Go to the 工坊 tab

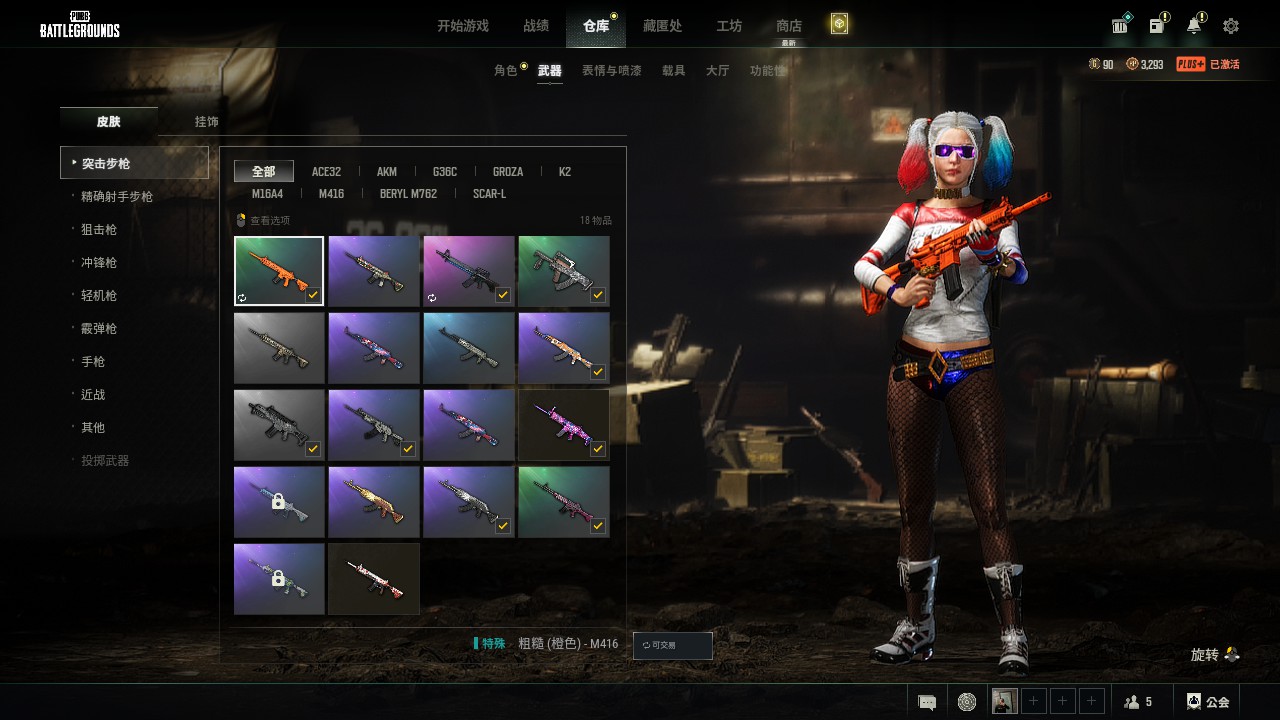729,26
